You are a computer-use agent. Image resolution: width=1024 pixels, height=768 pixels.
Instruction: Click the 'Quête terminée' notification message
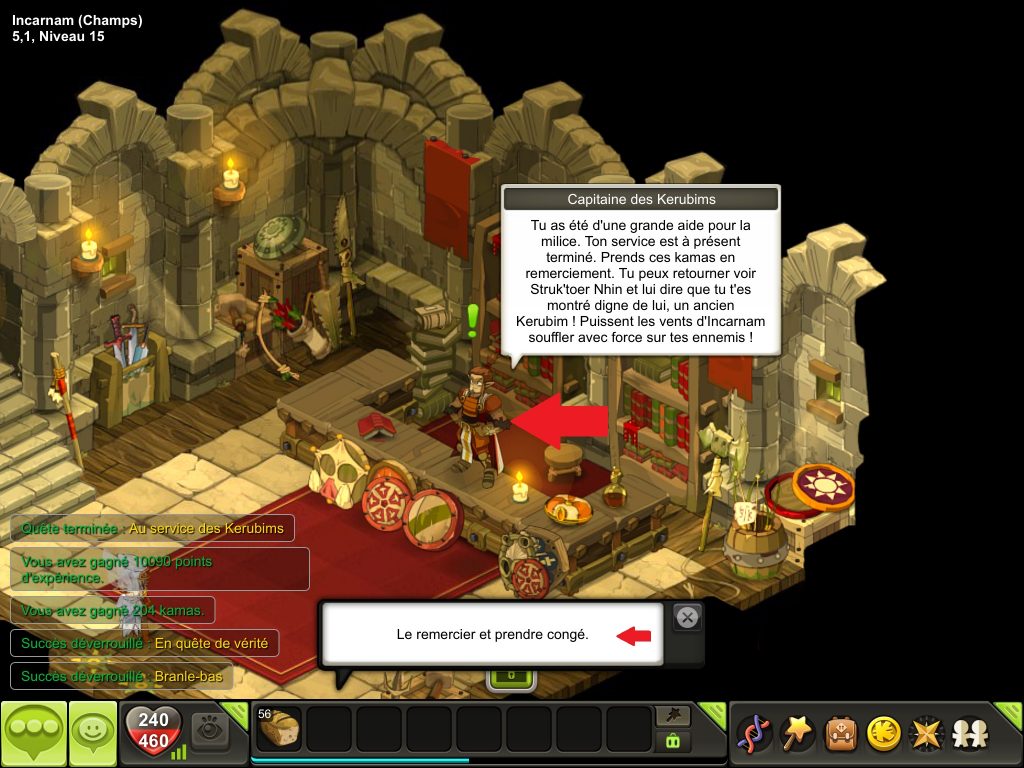pos(152,528)
